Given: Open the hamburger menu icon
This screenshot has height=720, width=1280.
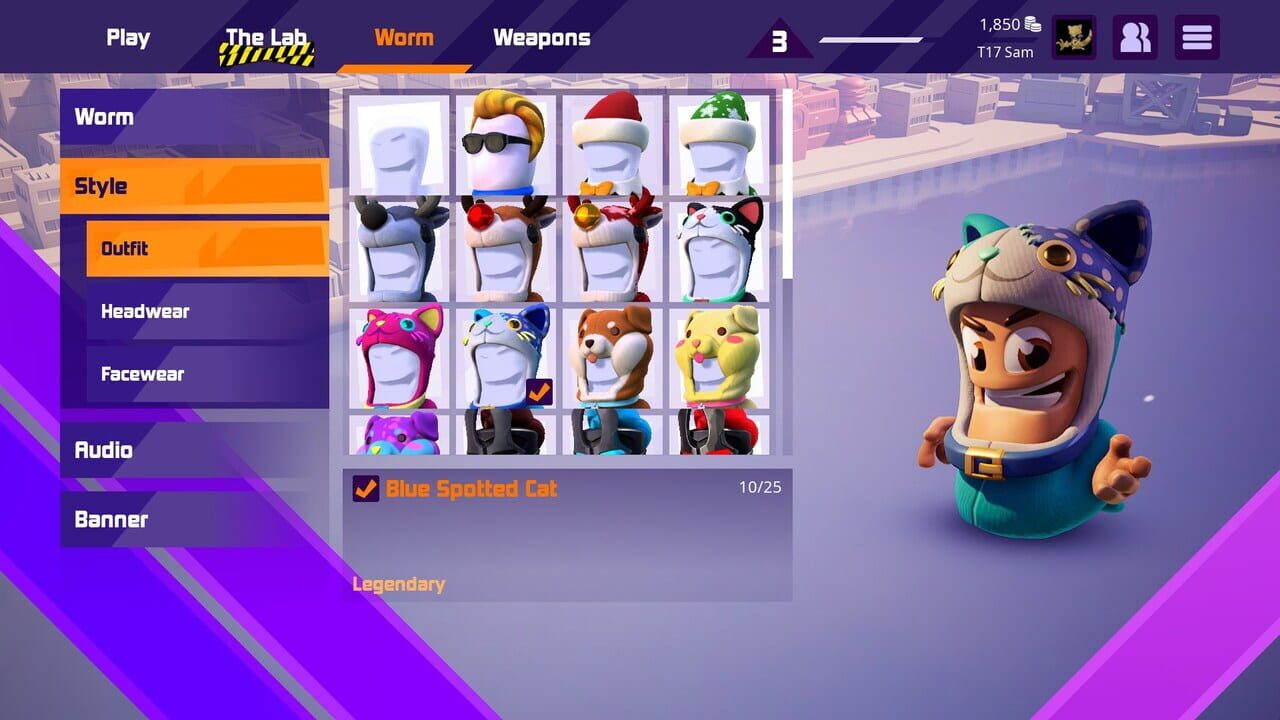Looking at the screenshot, I should pos(1197,37).
